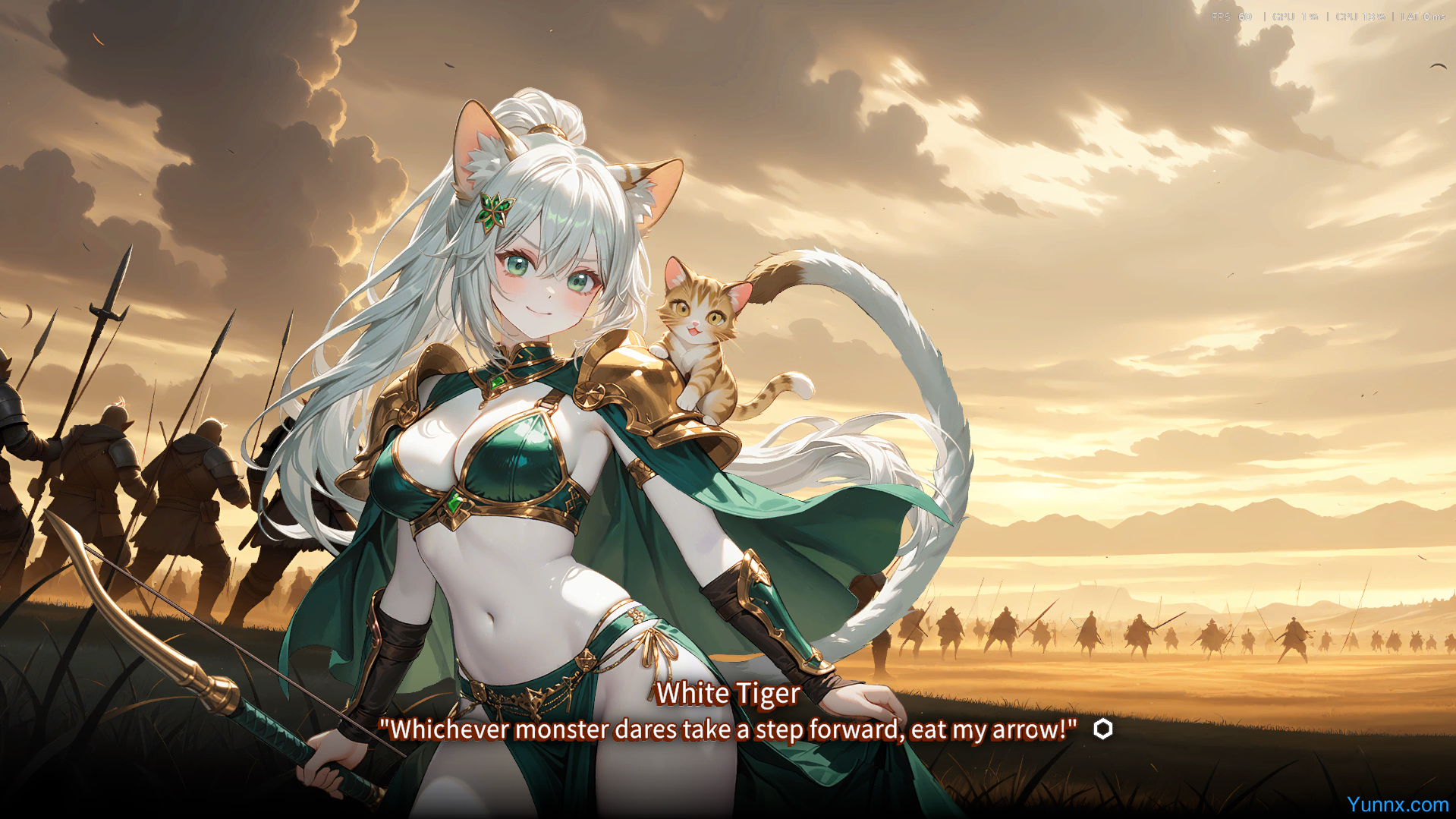The height and width of the screenshot is (819, 1456).
Task: Click the hexagon continue indicator after the dialogue
Action: (1102, 729)
